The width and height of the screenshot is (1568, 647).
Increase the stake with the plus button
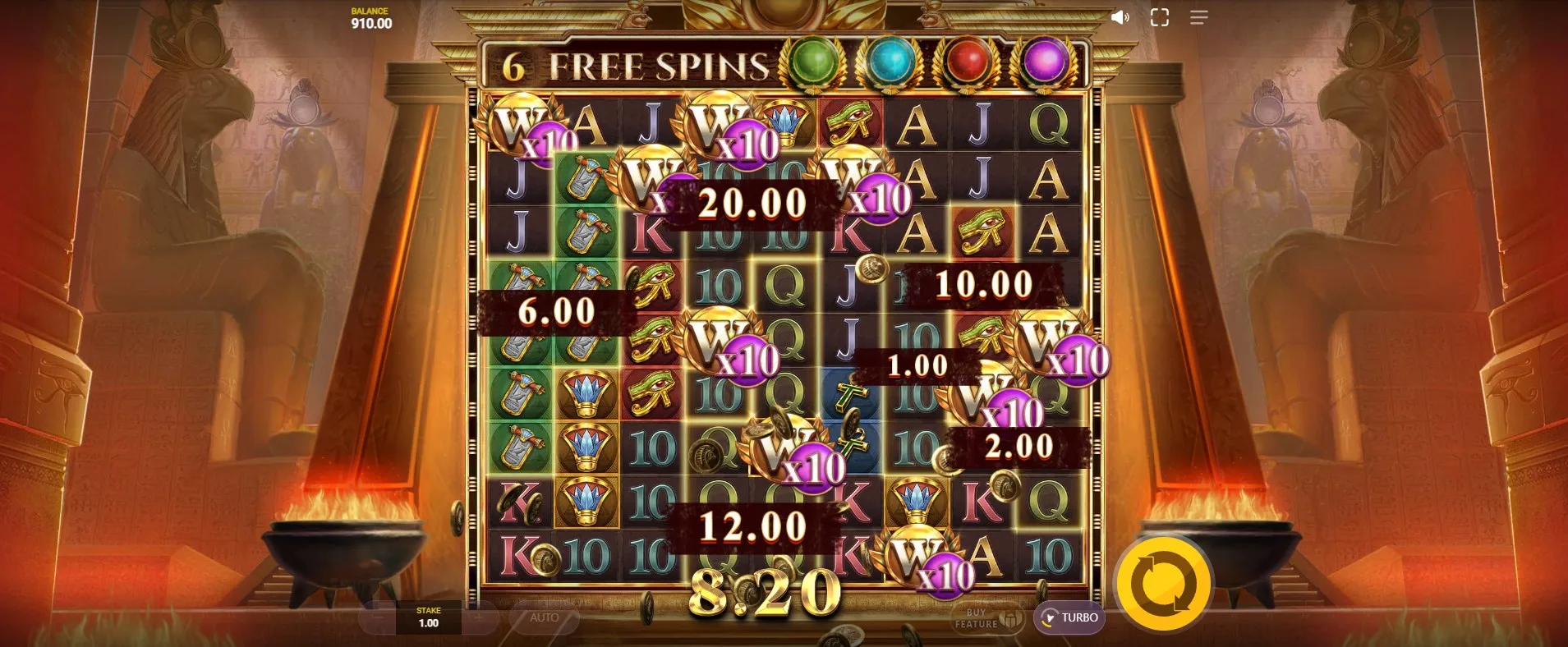(479, 617)
